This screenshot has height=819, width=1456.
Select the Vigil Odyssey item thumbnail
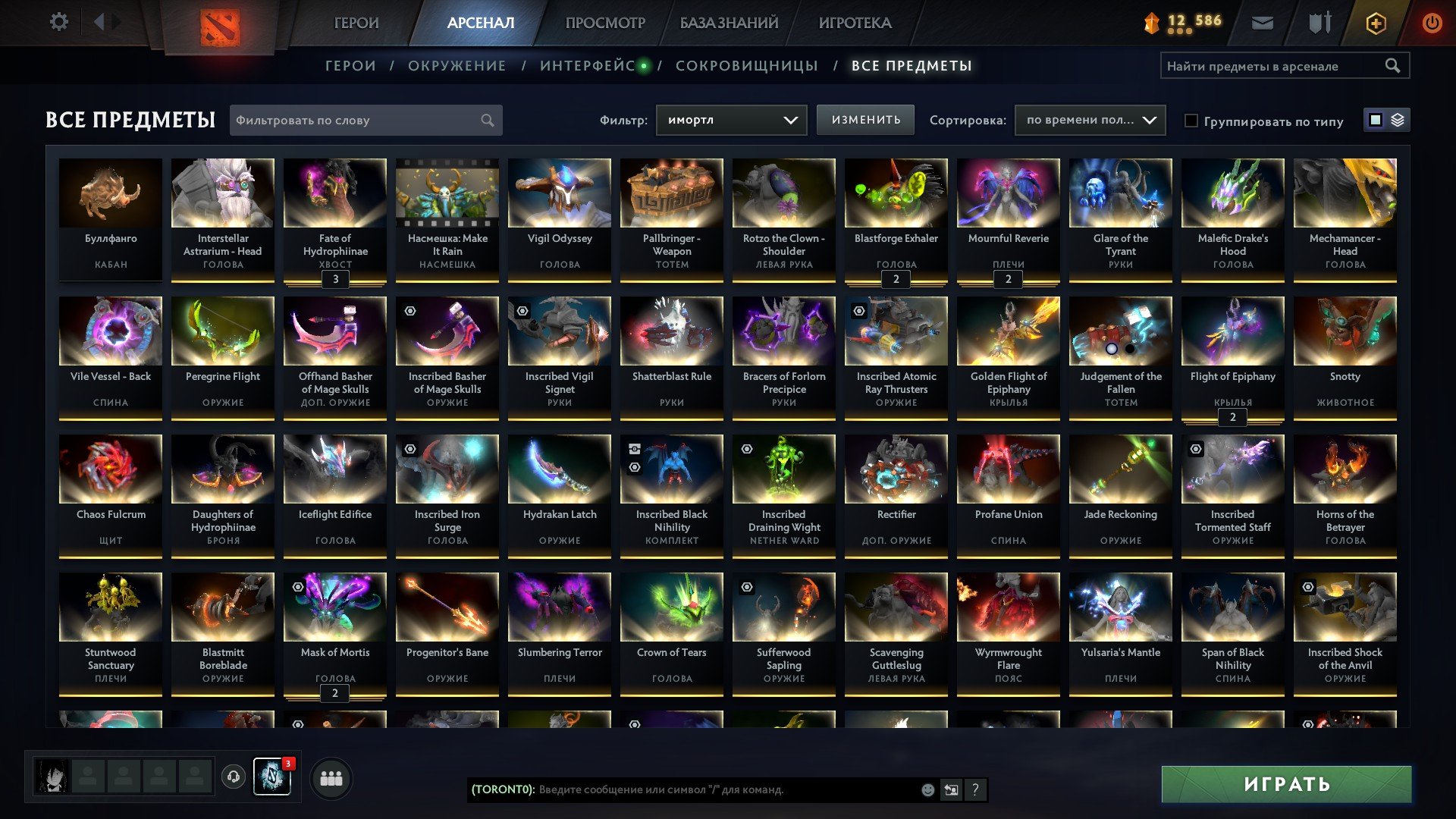tap(559, 193)
